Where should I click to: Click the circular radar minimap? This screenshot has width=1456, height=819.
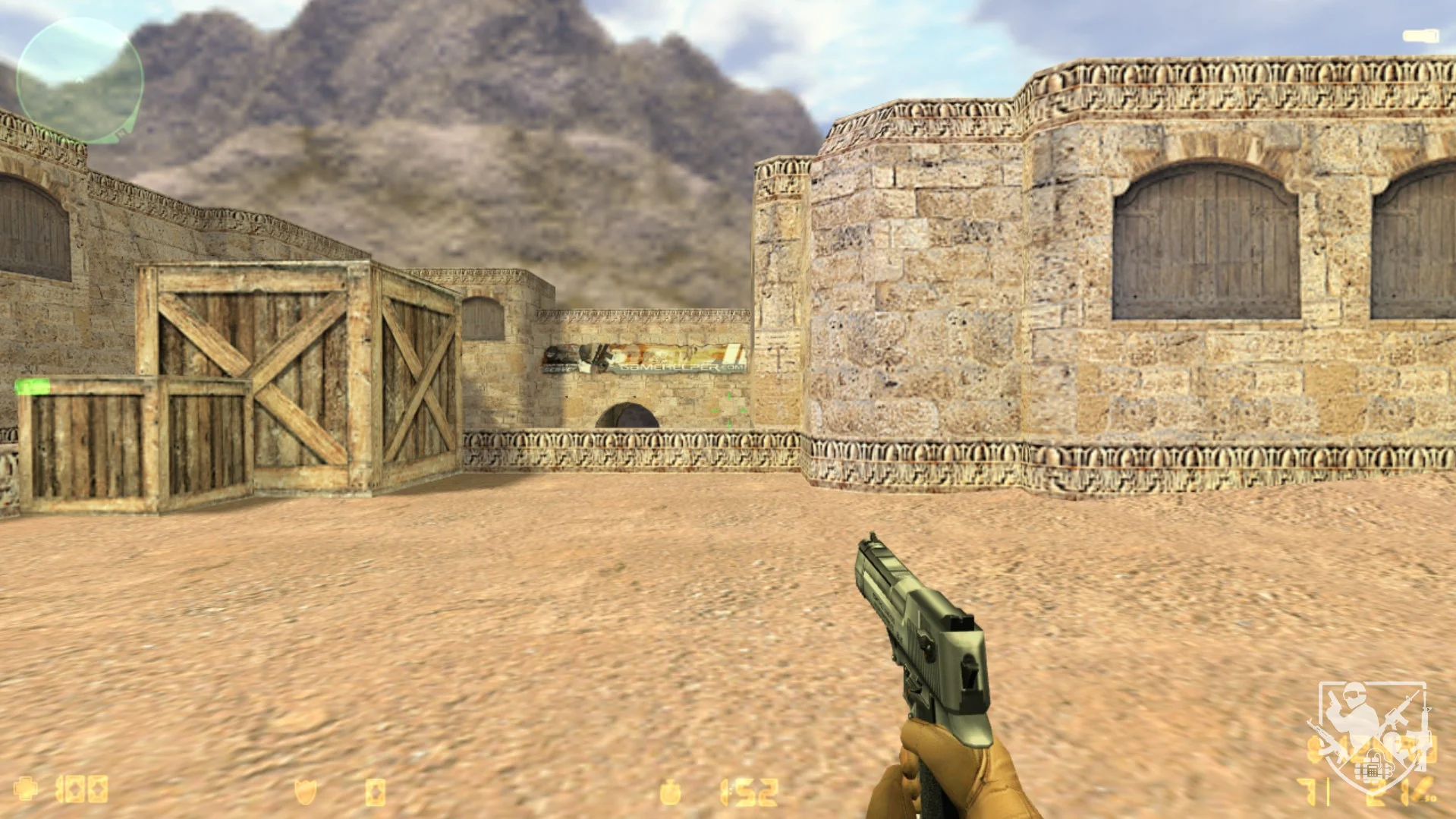(79, 80)
